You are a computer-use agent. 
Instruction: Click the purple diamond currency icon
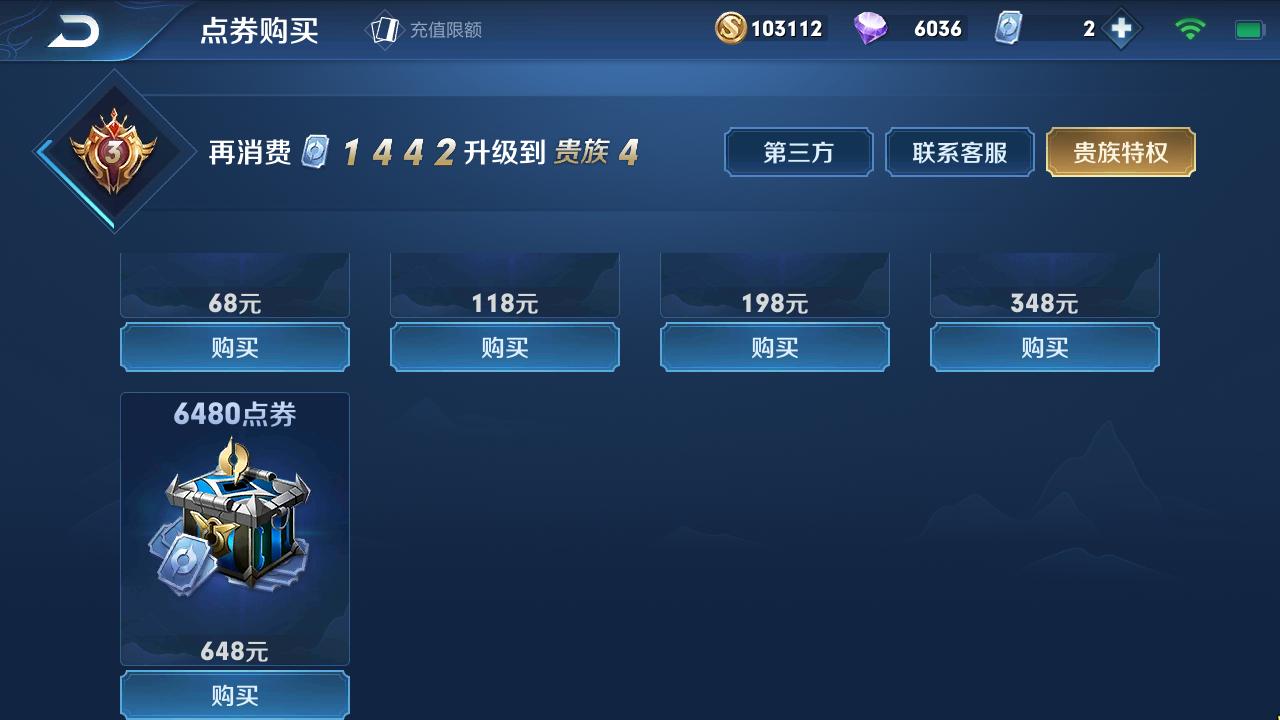873,28
